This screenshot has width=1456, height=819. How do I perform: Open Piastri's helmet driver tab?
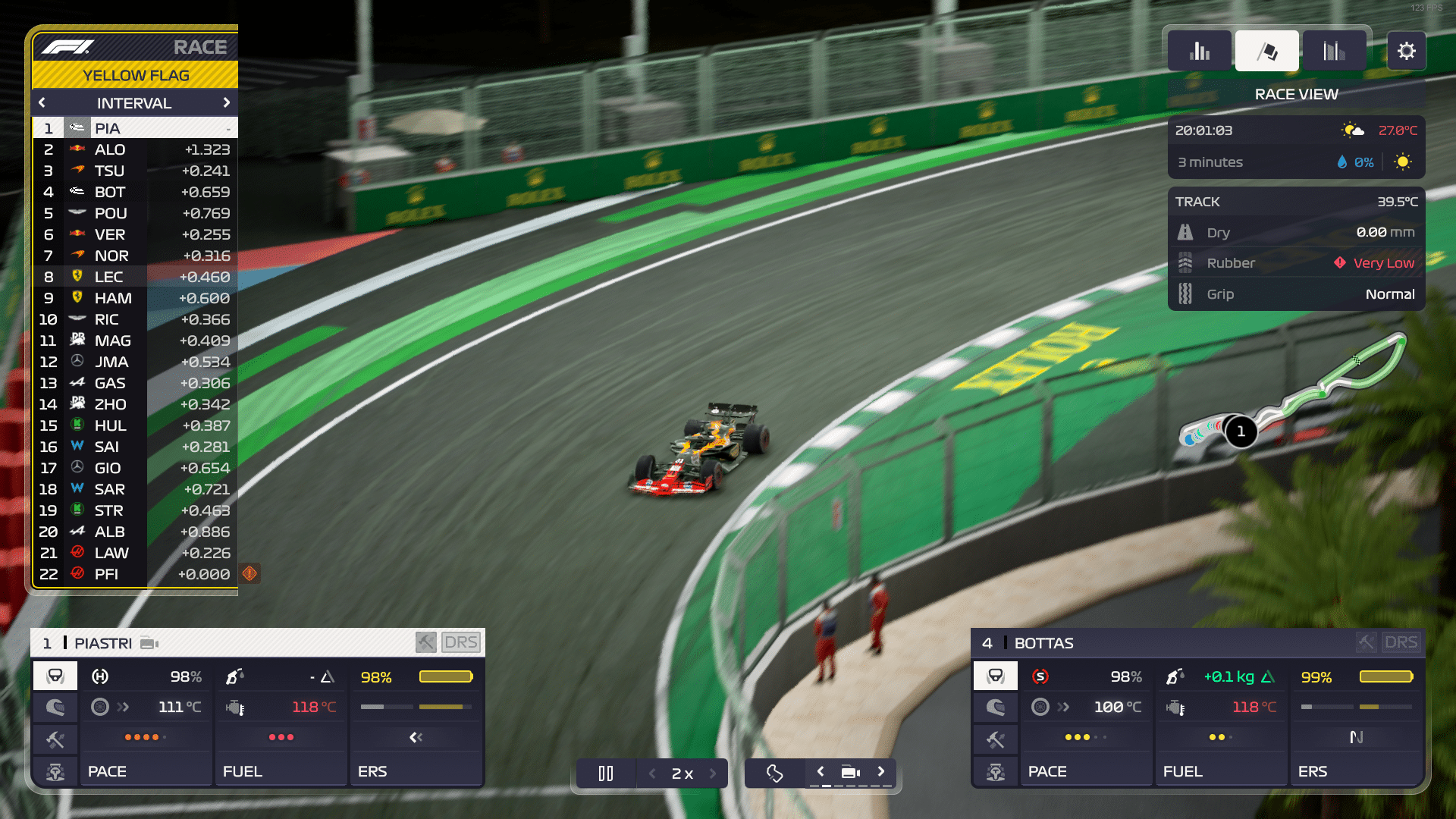point(55,708)
